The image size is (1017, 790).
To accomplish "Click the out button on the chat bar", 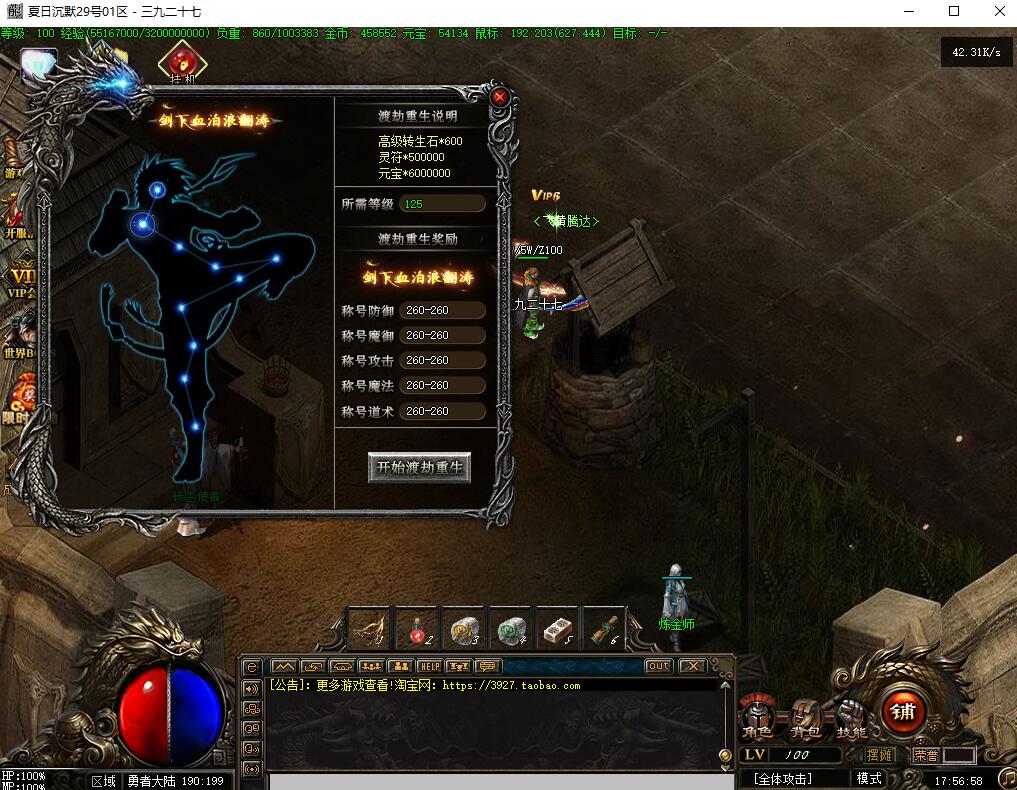I will pos(658,666).
